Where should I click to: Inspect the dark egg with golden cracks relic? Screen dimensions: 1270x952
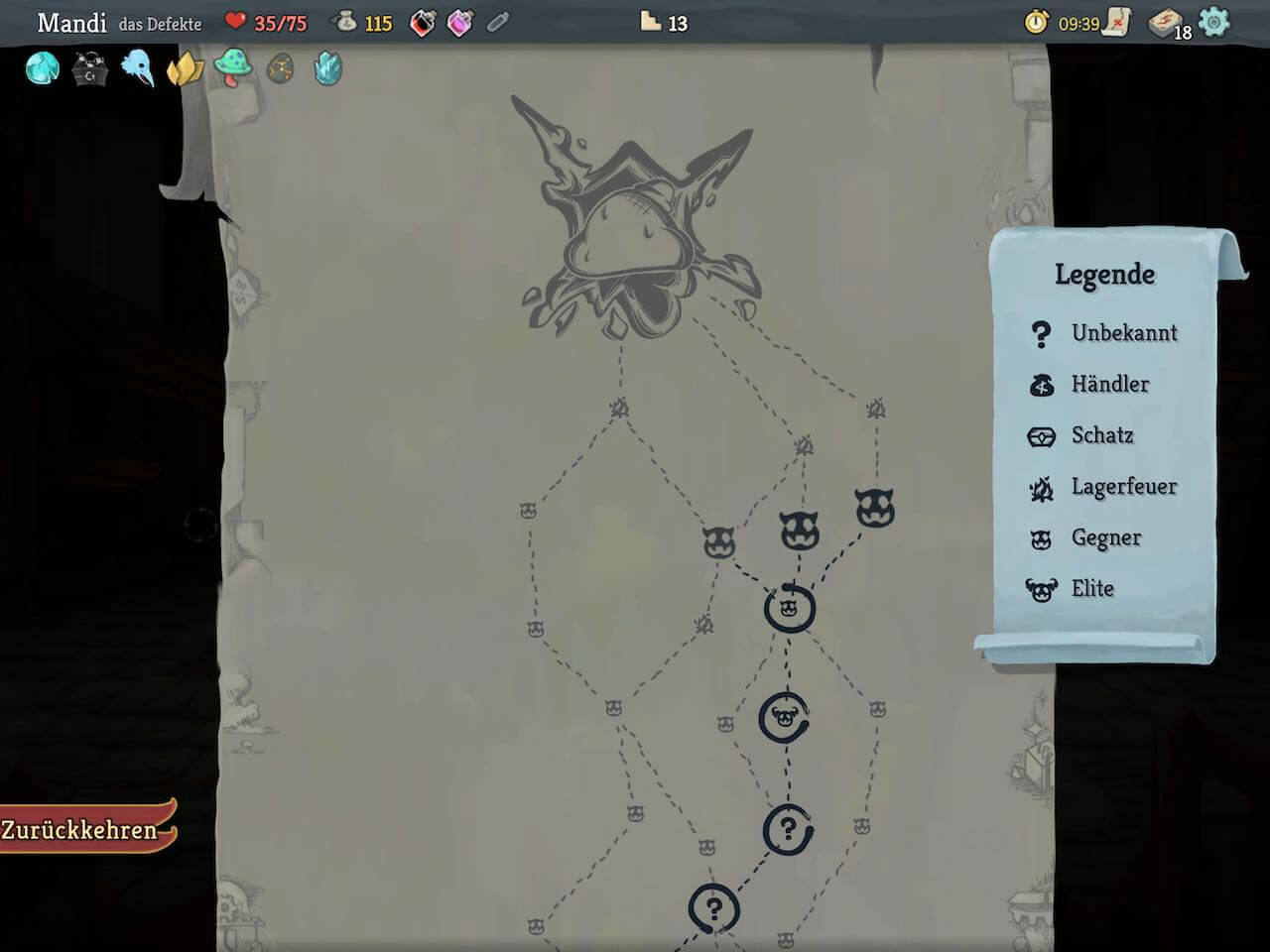point(280,68)
